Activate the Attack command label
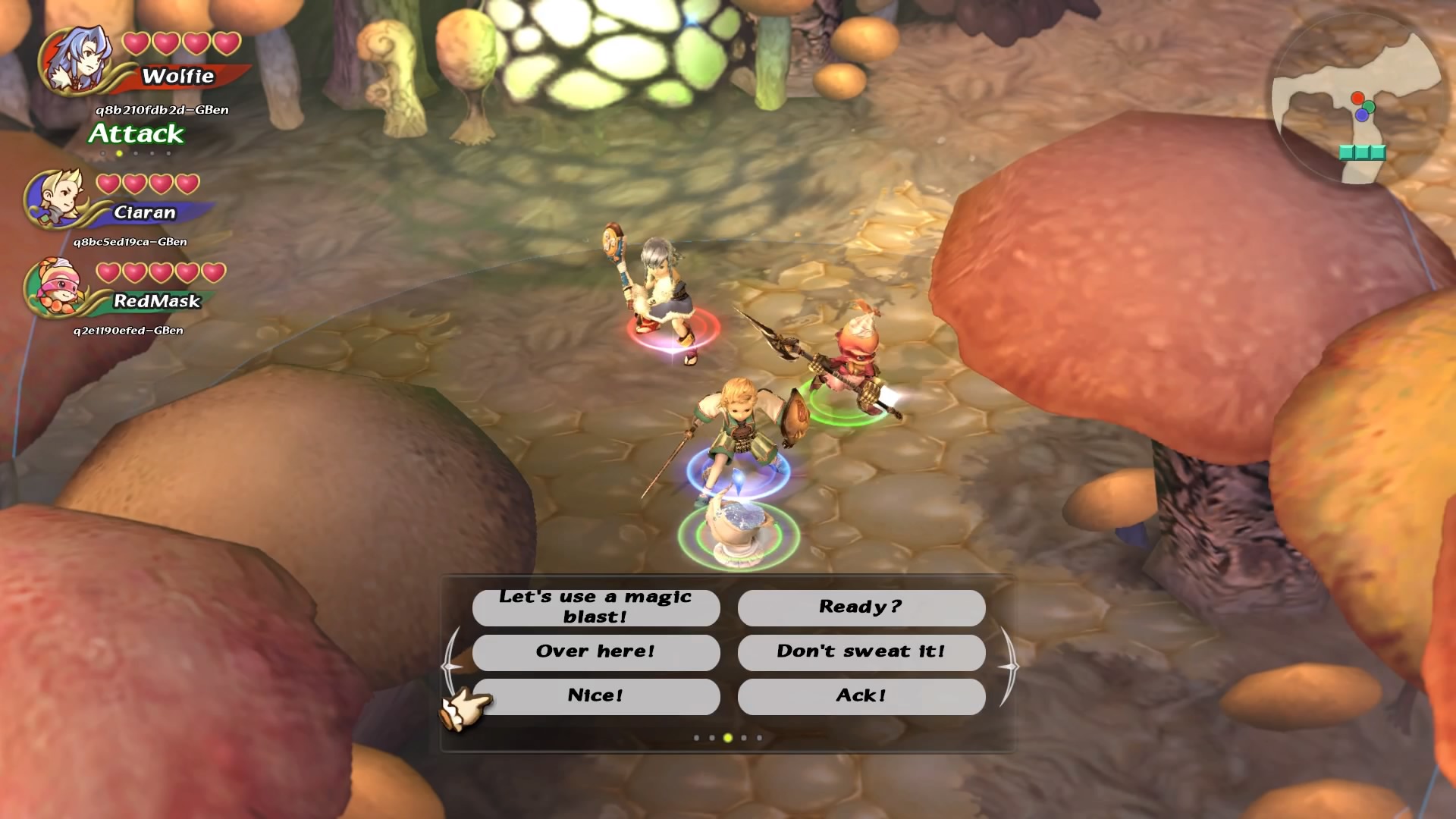 pyautogui.click(x=136, y=134)
